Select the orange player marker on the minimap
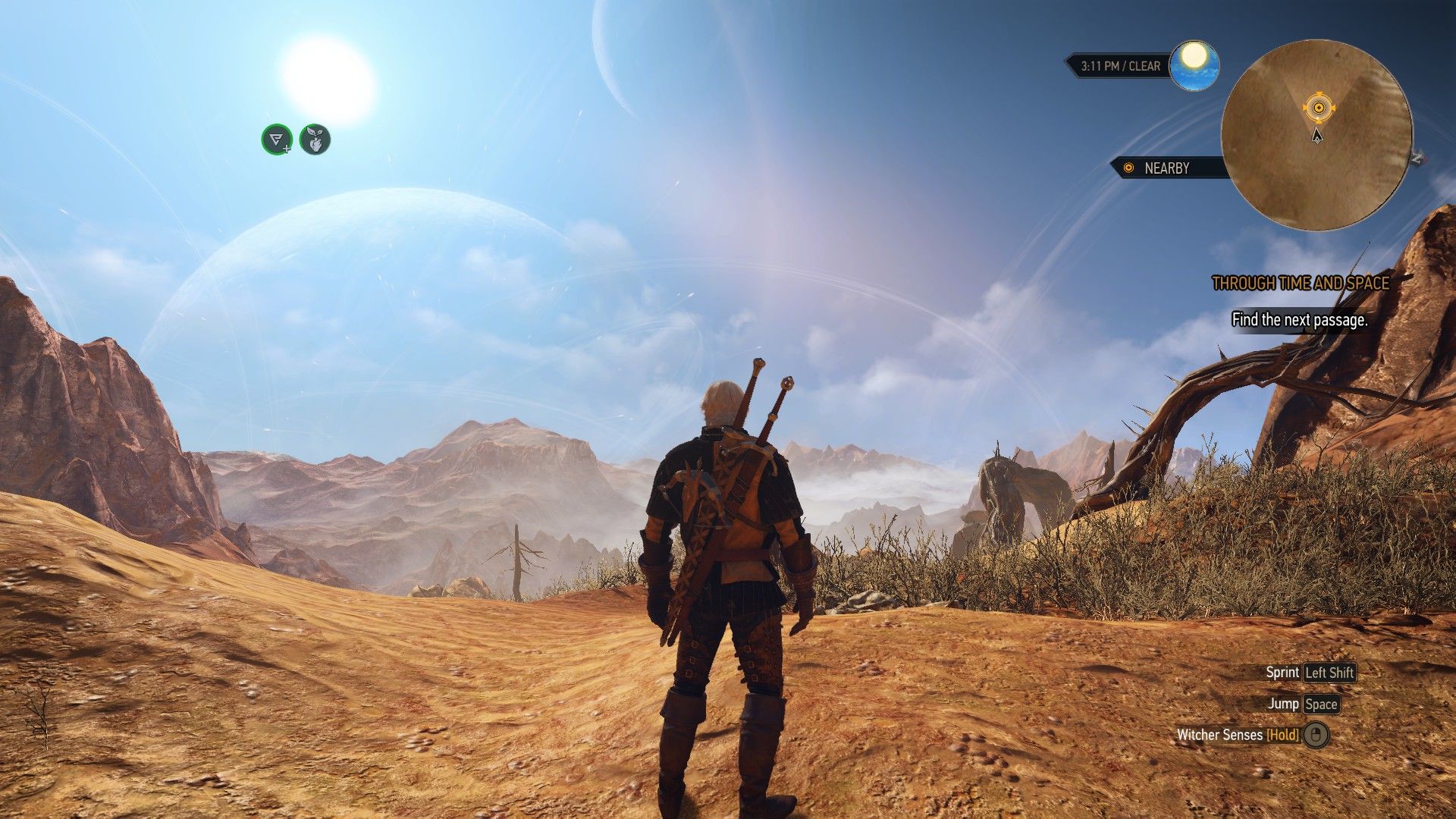Image resolution: width=1456 pixels, height=819 pixels. point(1319,107)
